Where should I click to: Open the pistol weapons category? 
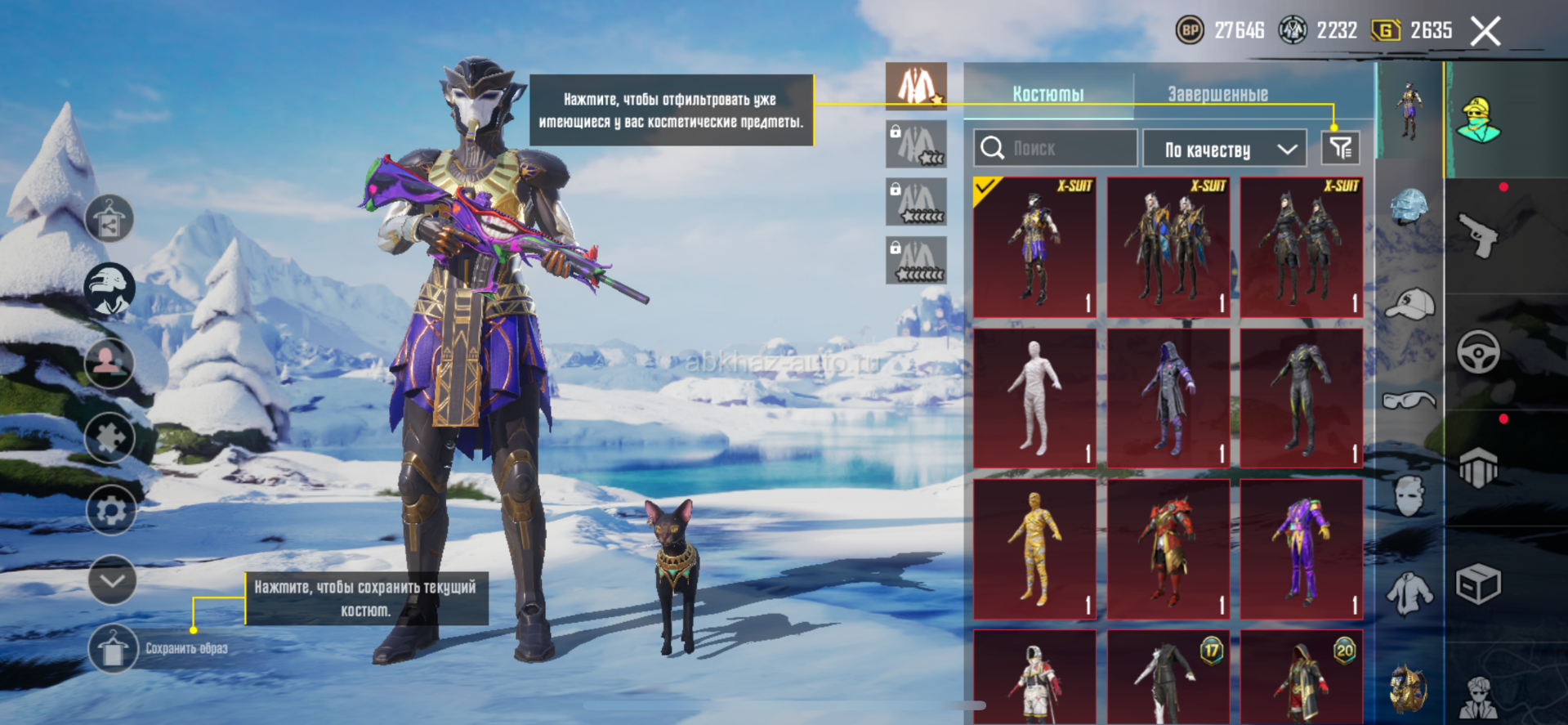pos(1479,235)
